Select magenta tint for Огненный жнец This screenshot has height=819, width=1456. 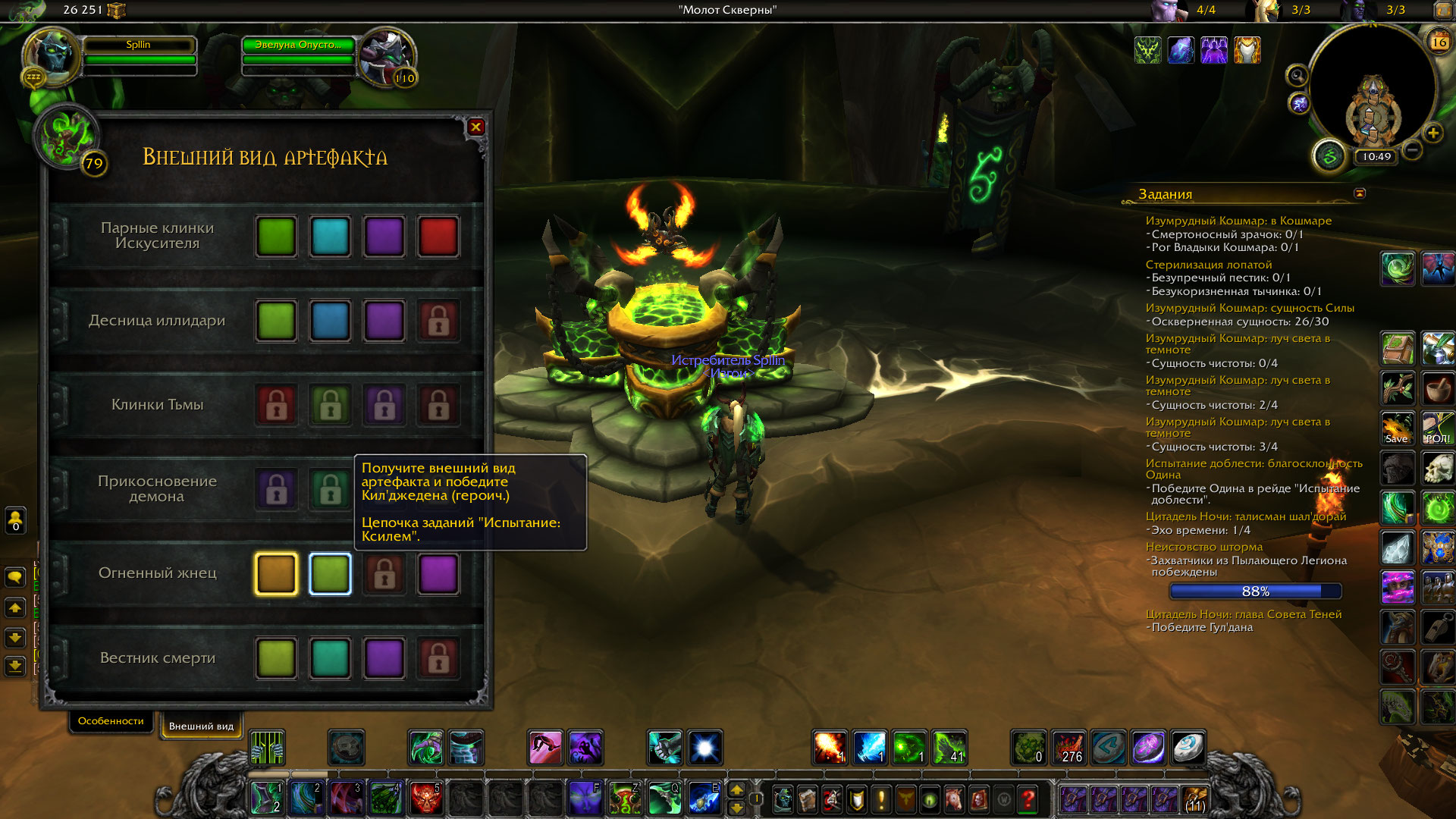438,573
